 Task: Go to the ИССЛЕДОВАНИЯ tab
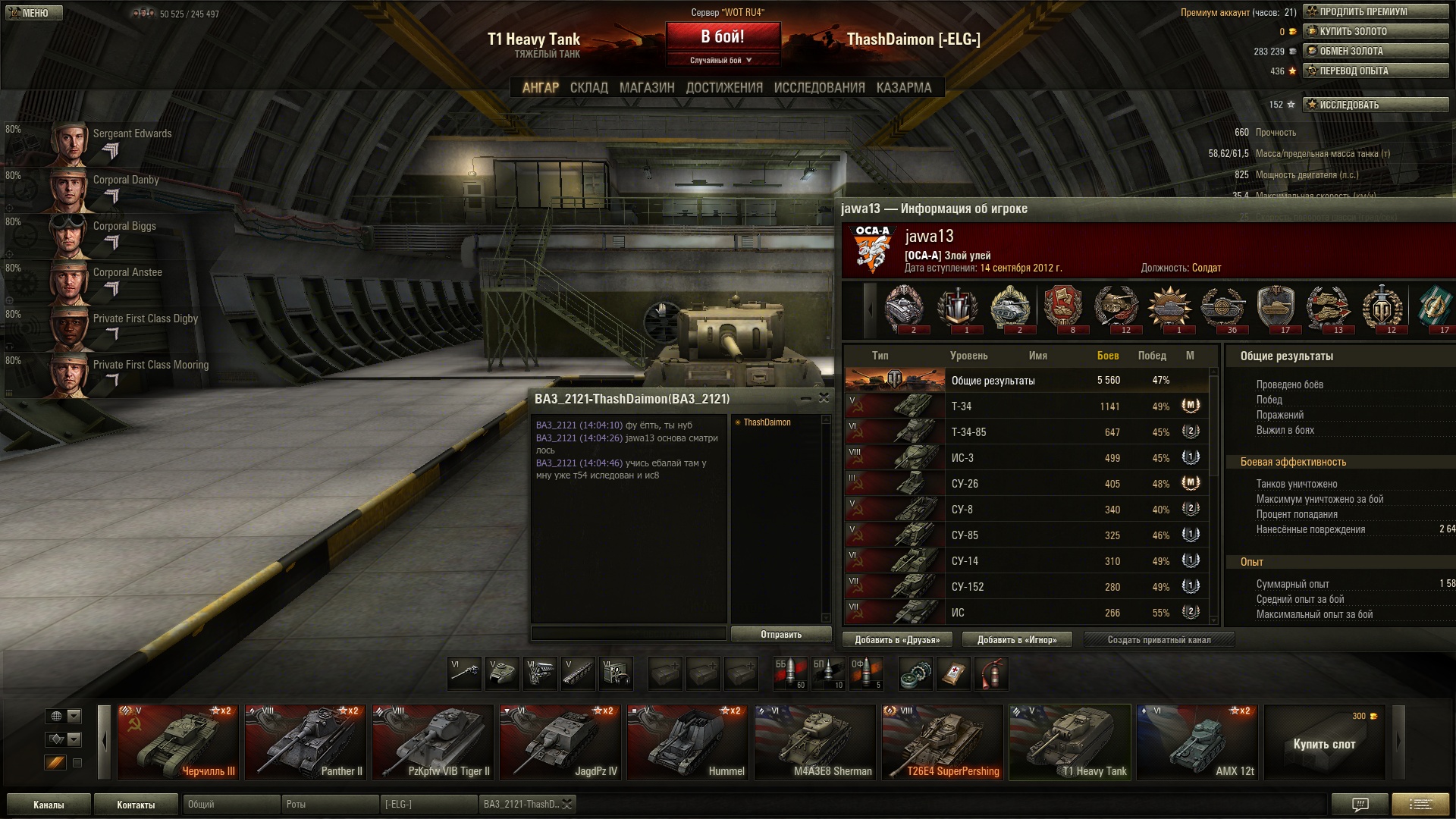pyautogui.click(x=819, y=88)
